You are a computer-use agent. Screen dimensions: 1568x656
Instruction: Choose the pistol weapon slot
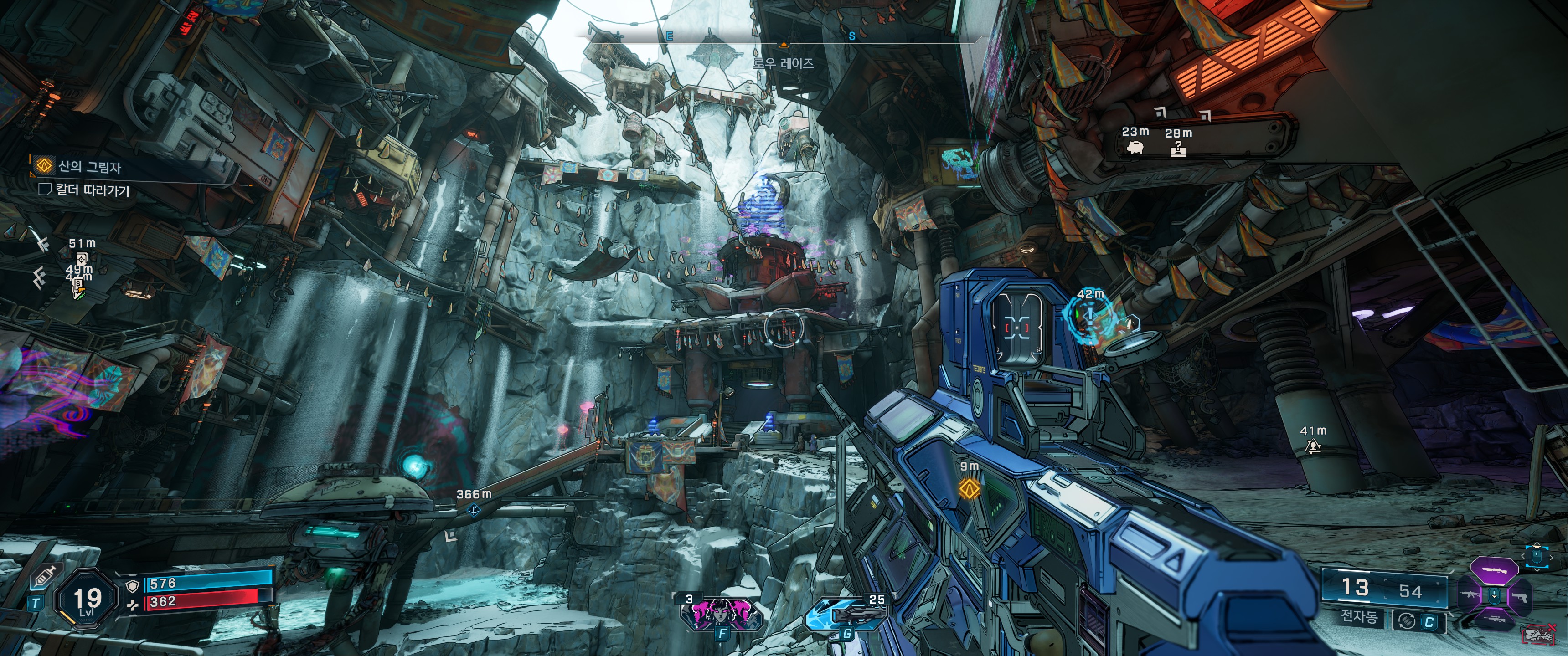click(1520, 596)
